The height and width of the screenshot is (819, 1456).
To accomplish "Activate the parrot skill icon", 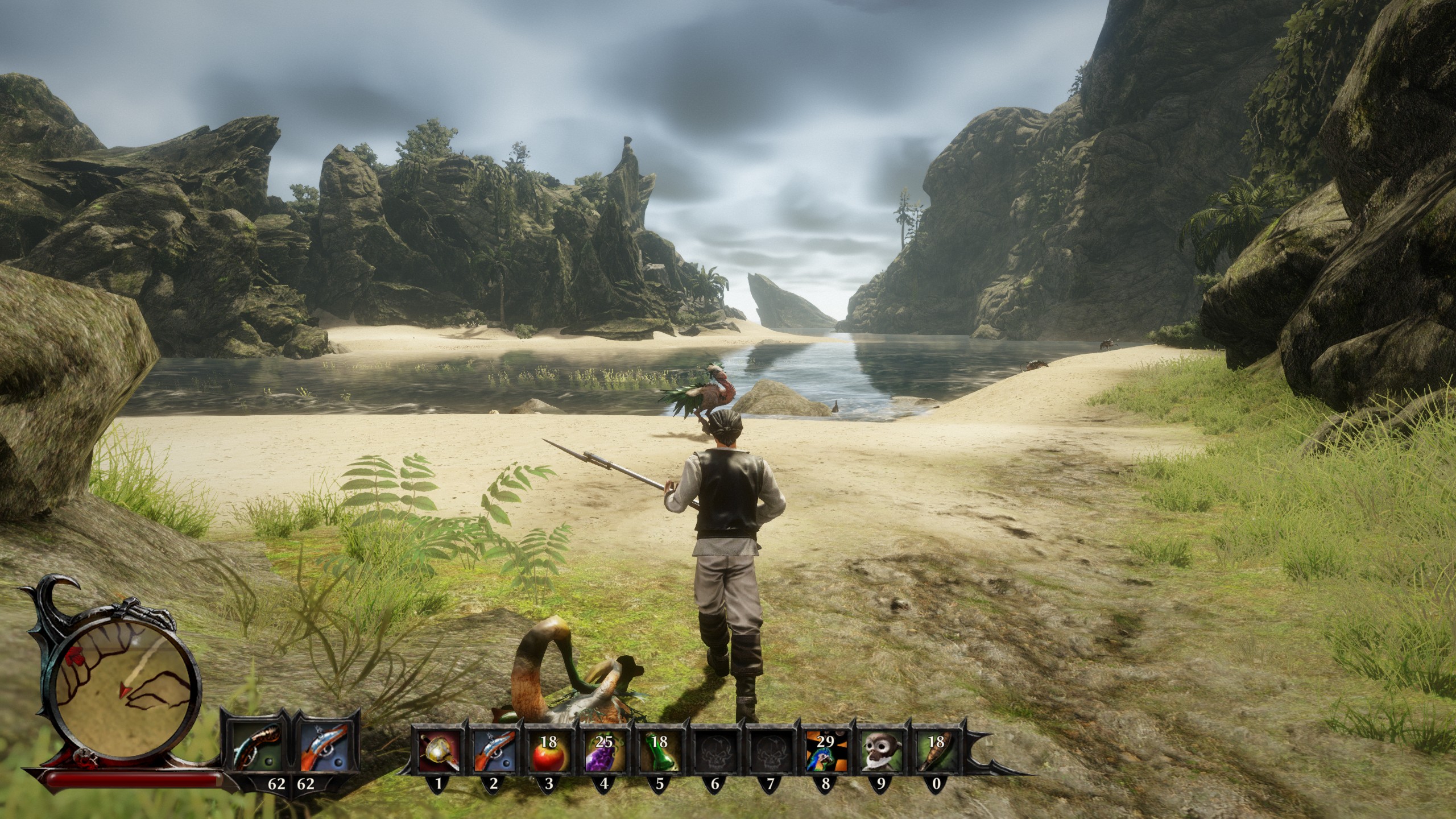I will pyautogui.click(x=825, y=754).
